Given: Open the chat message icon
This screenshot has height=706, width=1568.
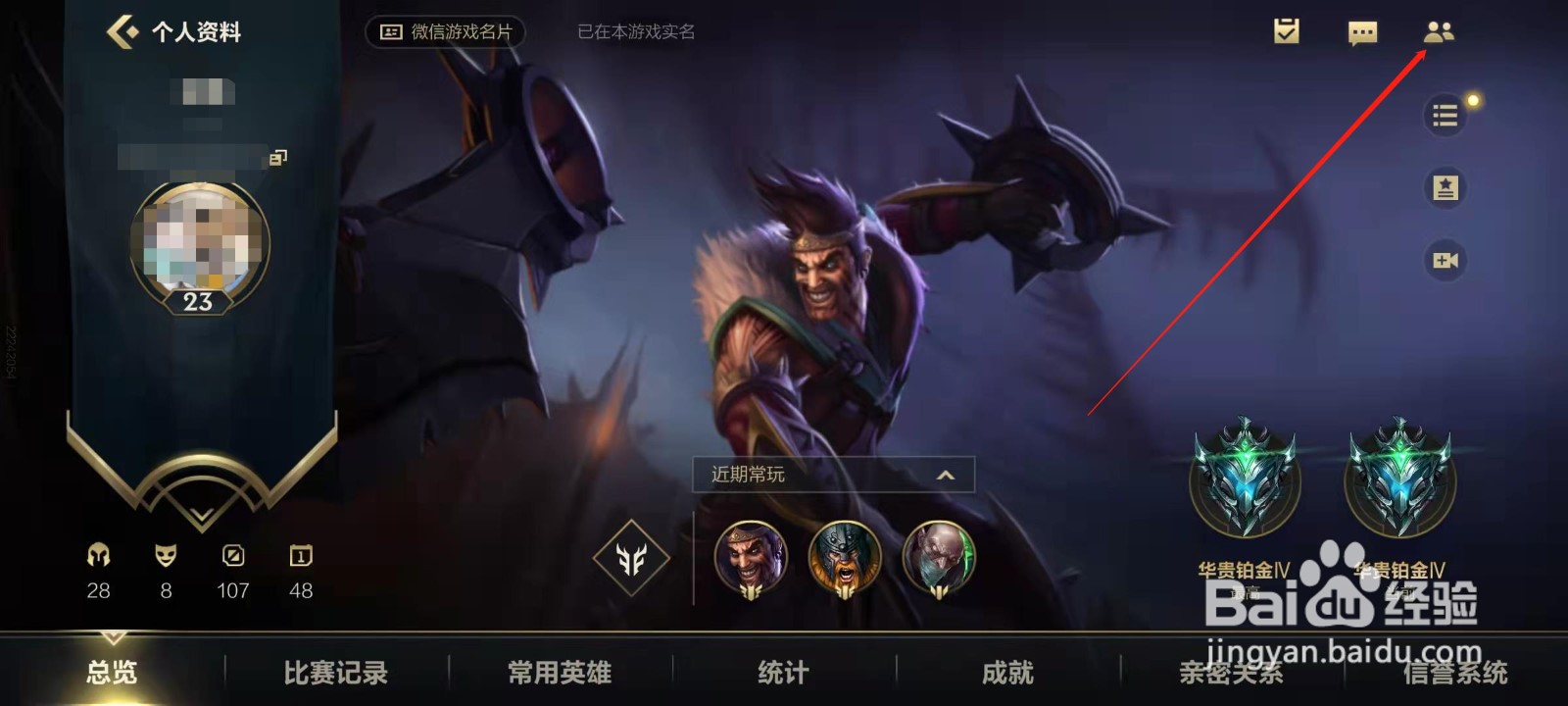Looking at the screenshot, I should click(x=1362, y=32).
